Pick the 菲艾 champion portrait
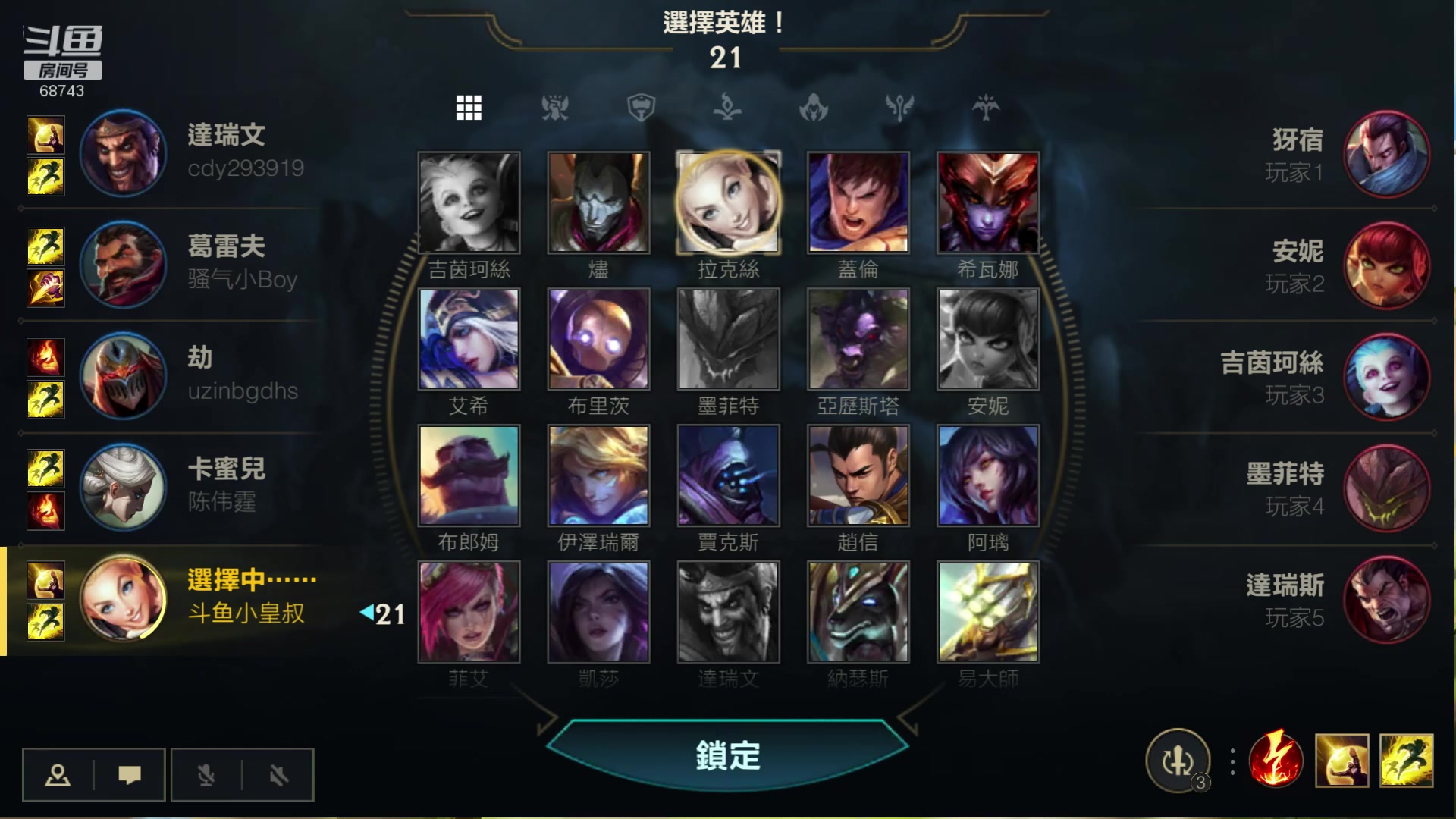This screenshot has width=1456, height=819. [469, 612]
